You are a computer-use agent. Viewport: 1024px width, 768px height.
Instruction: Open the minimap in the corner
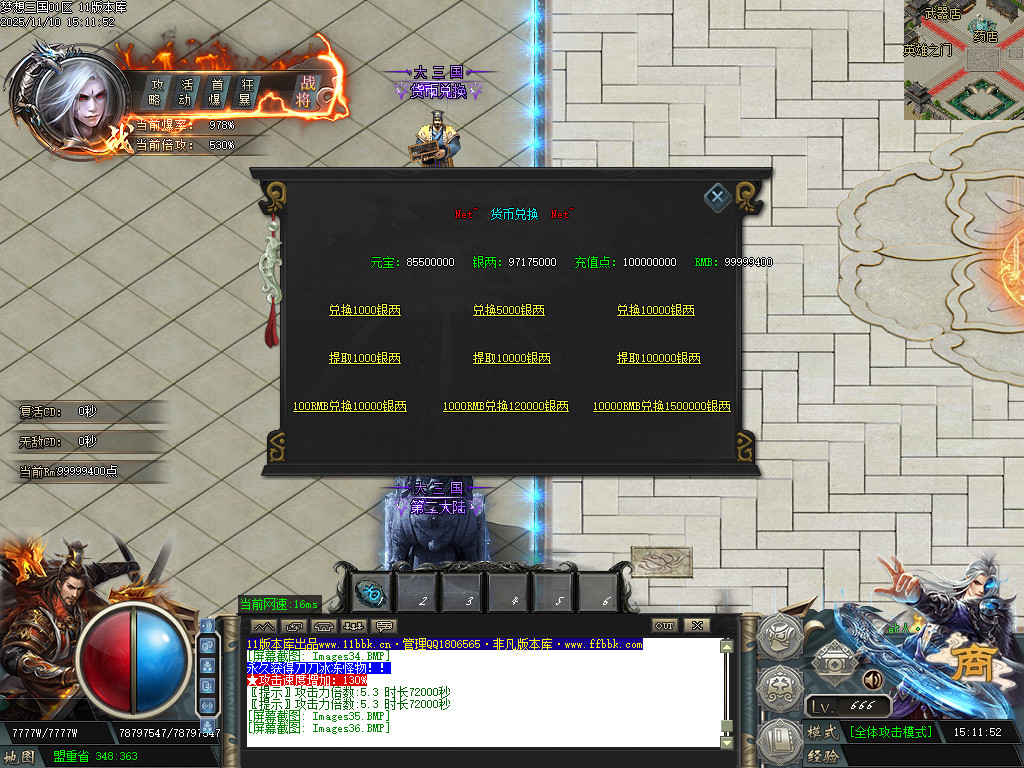(963, 60)
